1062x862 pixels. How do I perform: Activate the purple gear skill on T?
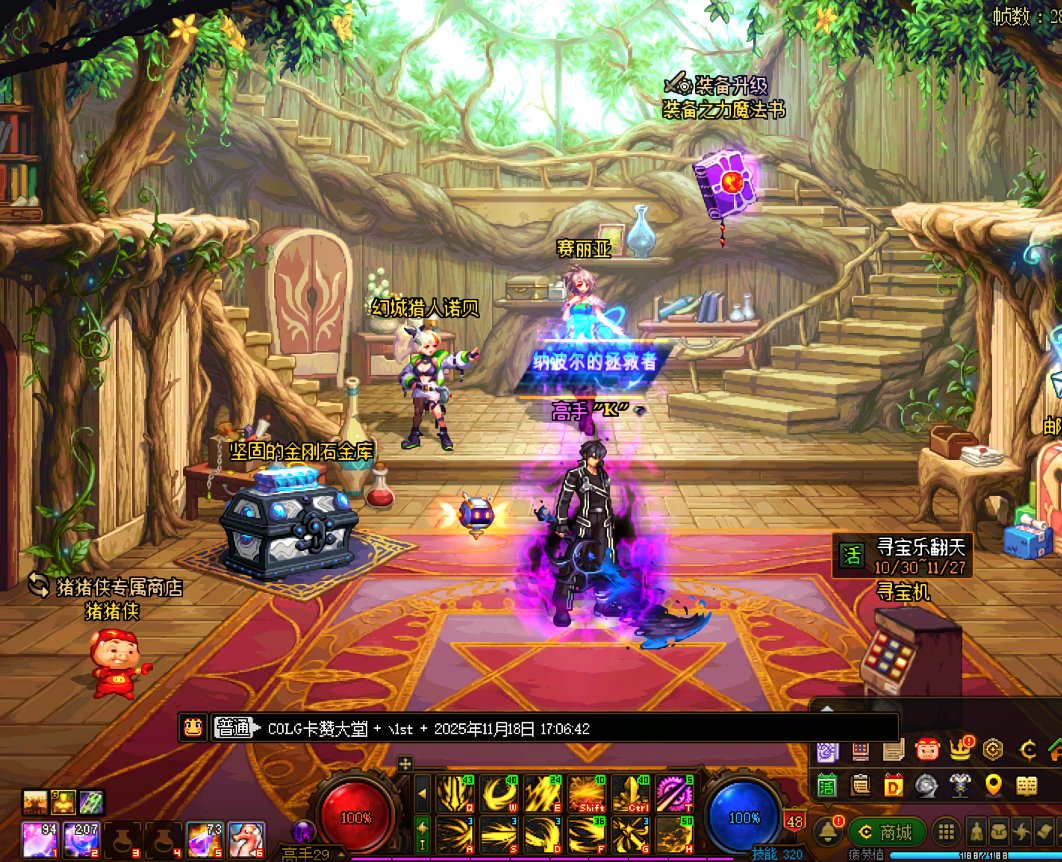[675, 794]
